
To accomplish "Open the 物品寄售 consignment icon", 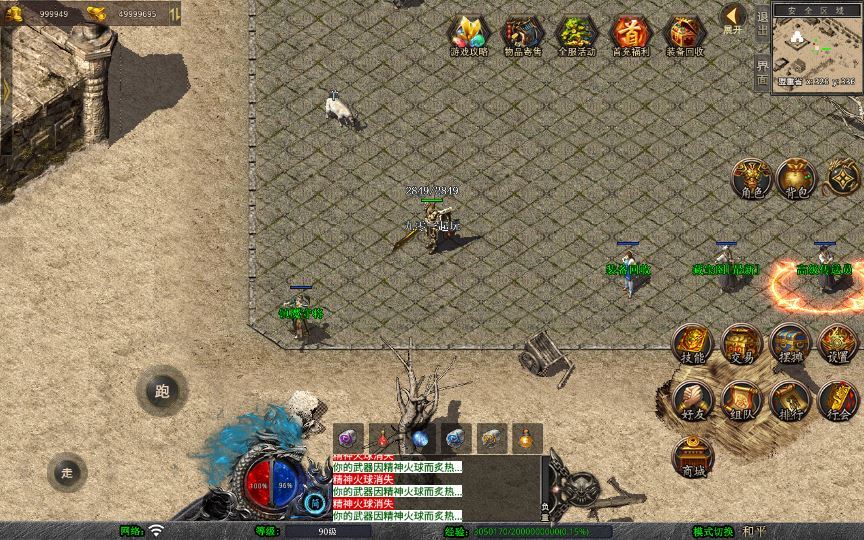I will click(x=522, y=35).
